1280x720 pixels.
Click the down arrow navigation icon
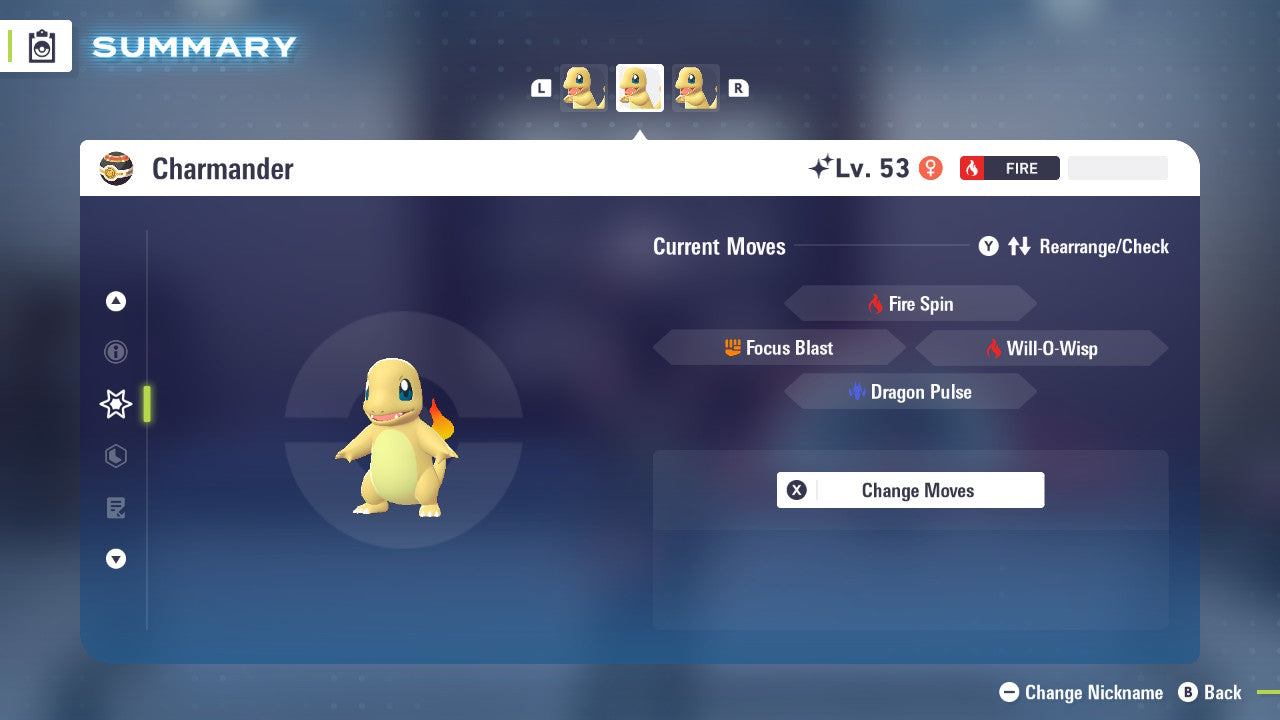point(115,559)
